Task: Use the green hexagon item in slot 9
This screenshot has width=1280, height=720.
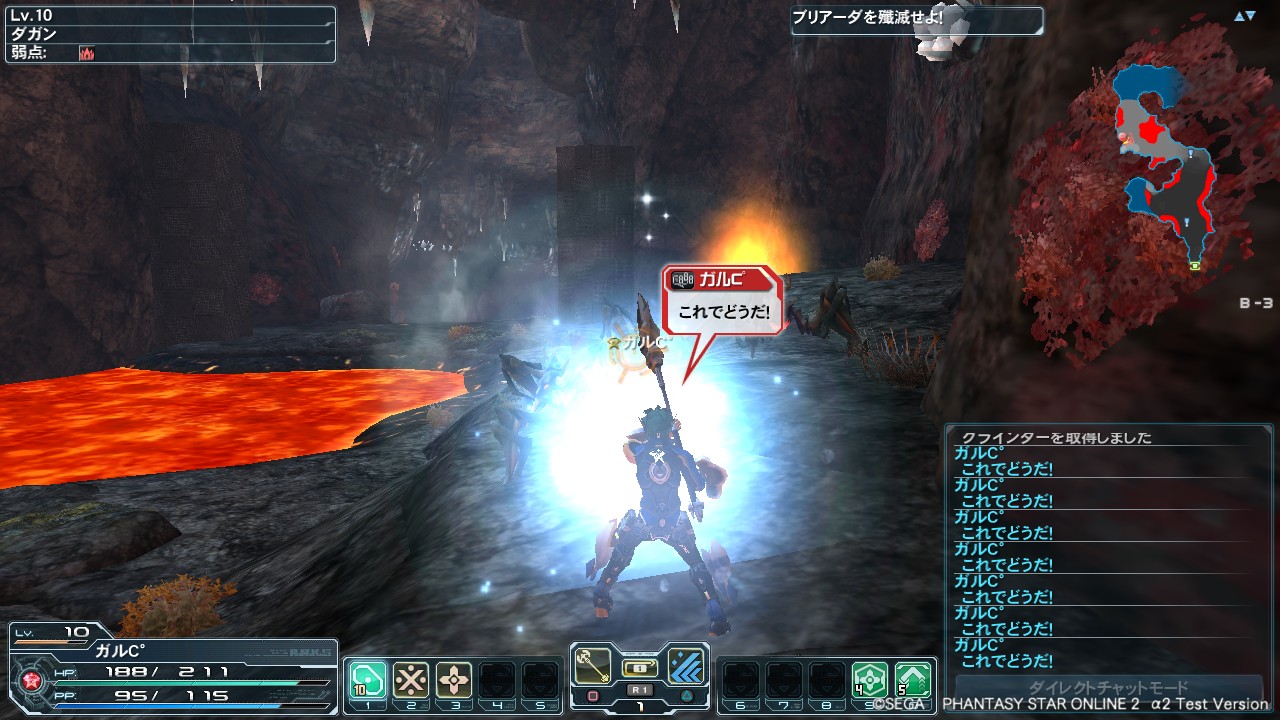Action: point(870,679)
